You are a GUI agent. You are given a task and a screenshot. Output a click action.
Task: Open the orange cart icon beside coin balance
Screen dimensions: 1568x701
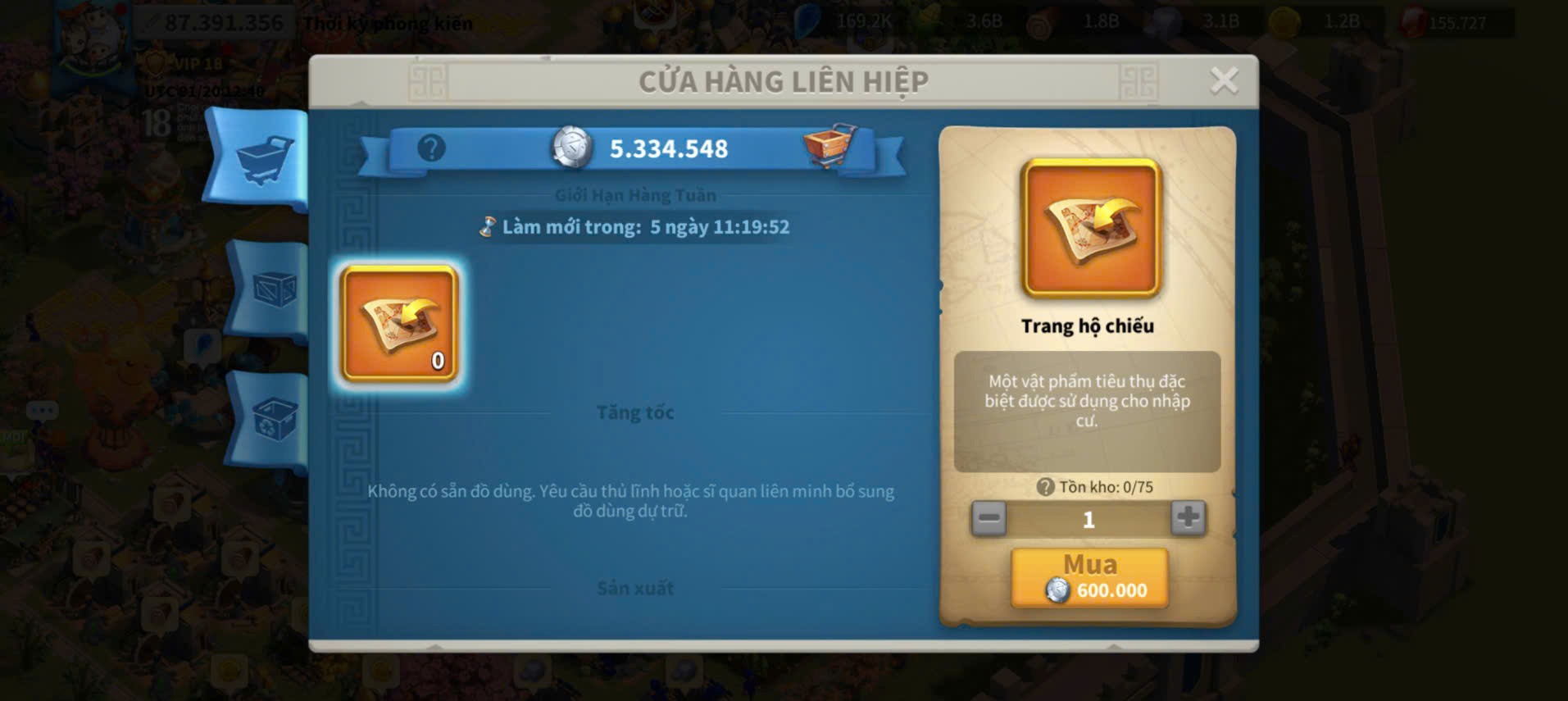[x=829, y=145]
